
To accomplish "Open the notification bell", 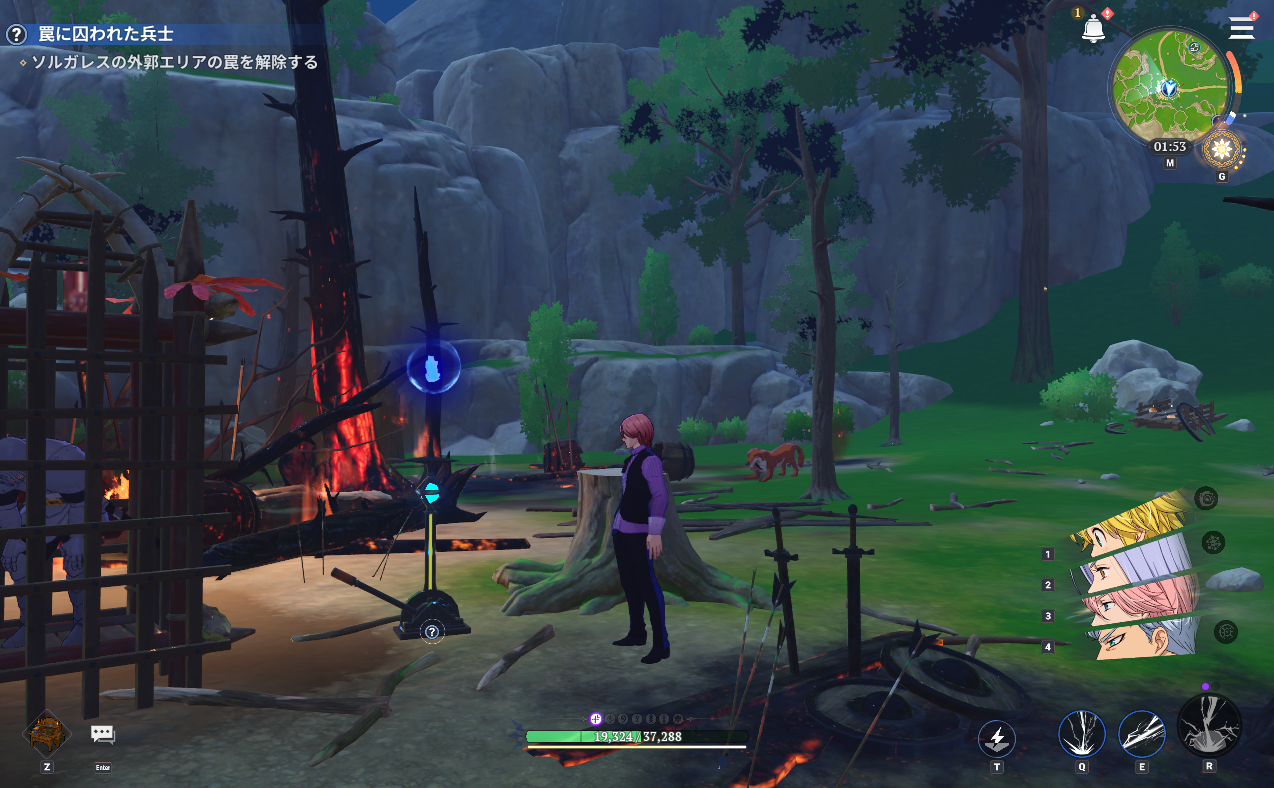I will tap(1093, 29).
